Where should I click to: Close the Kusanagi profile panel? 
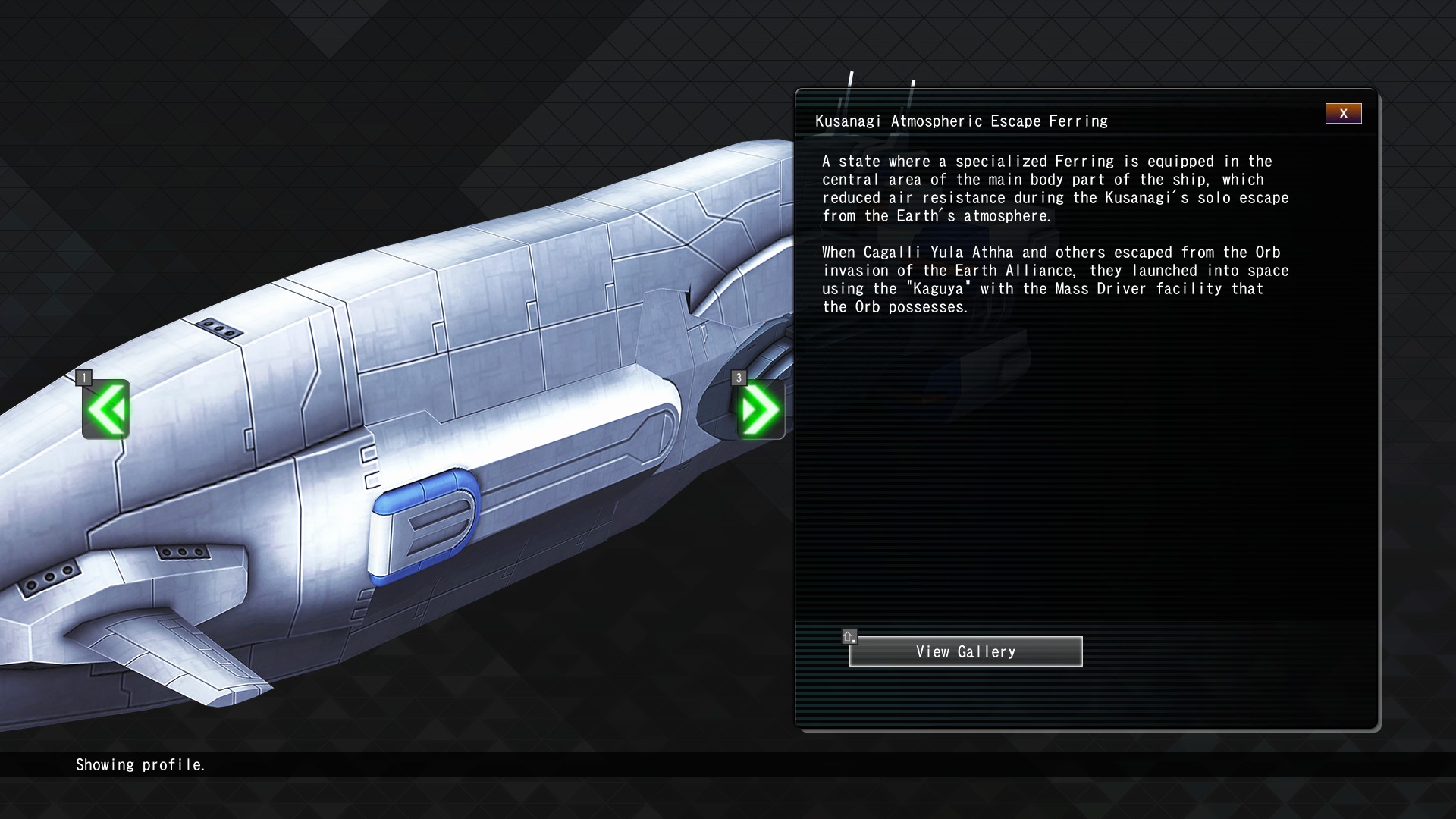[x=1343, y=114]
